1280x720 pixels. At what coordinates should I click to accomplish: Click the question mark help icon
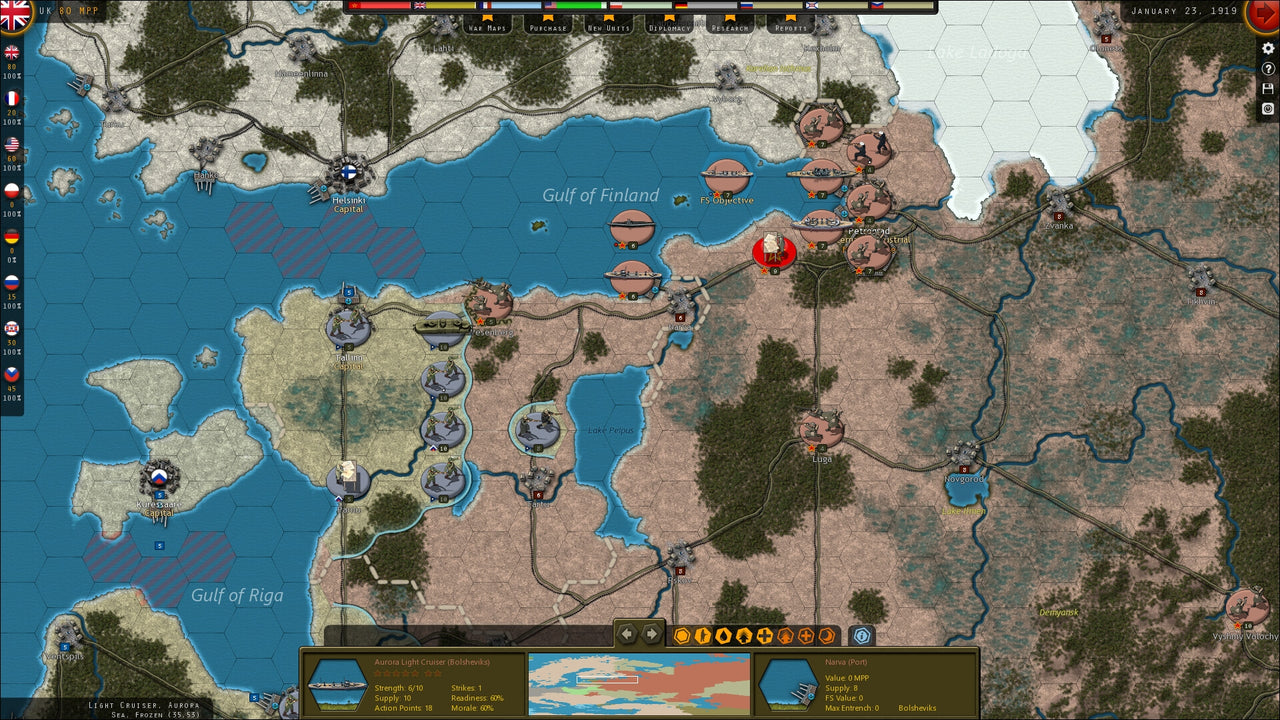click(1268, 68)
